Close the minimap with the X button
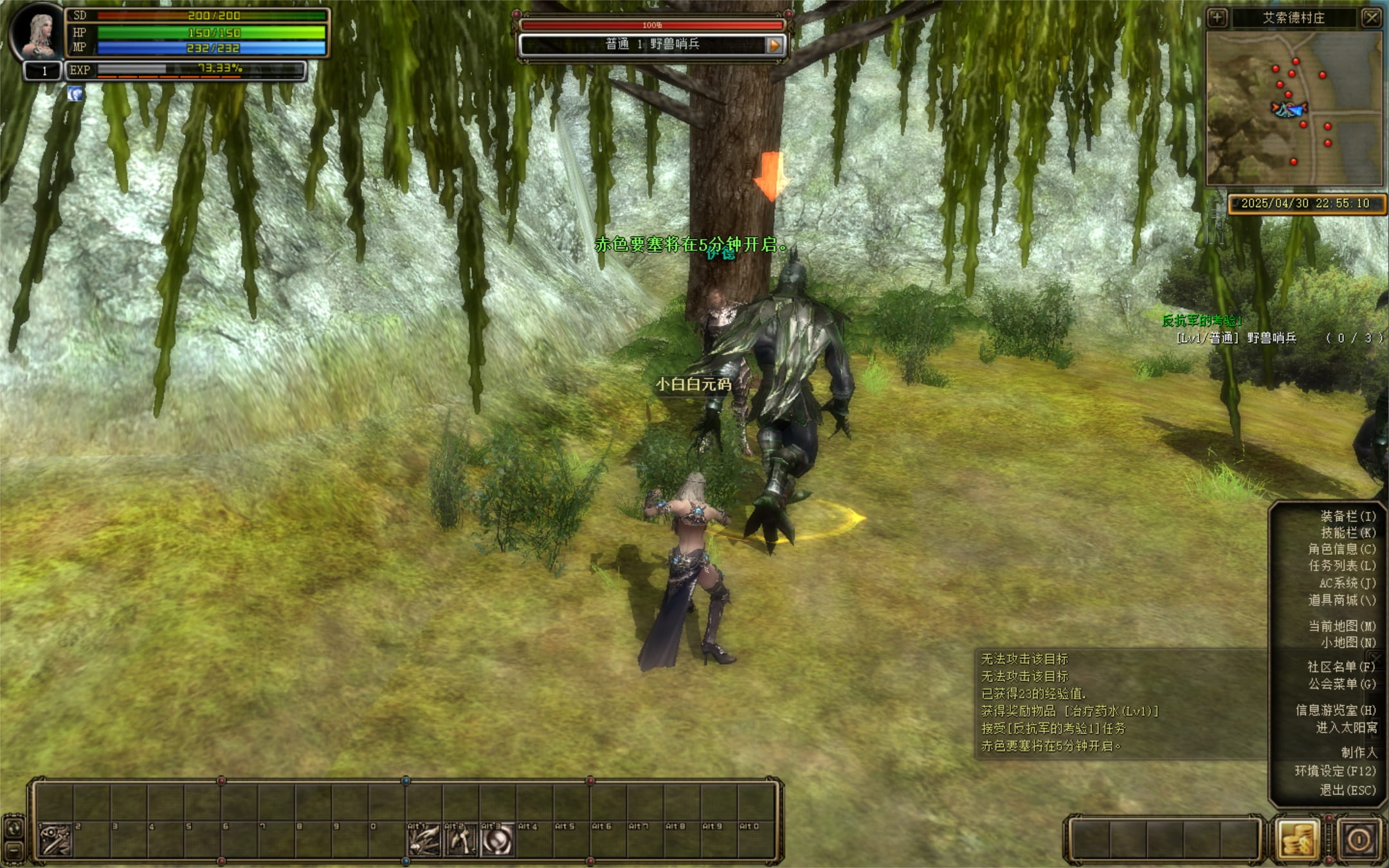The height and width of the screenshot is (868, 1389). coord(1371,17)
